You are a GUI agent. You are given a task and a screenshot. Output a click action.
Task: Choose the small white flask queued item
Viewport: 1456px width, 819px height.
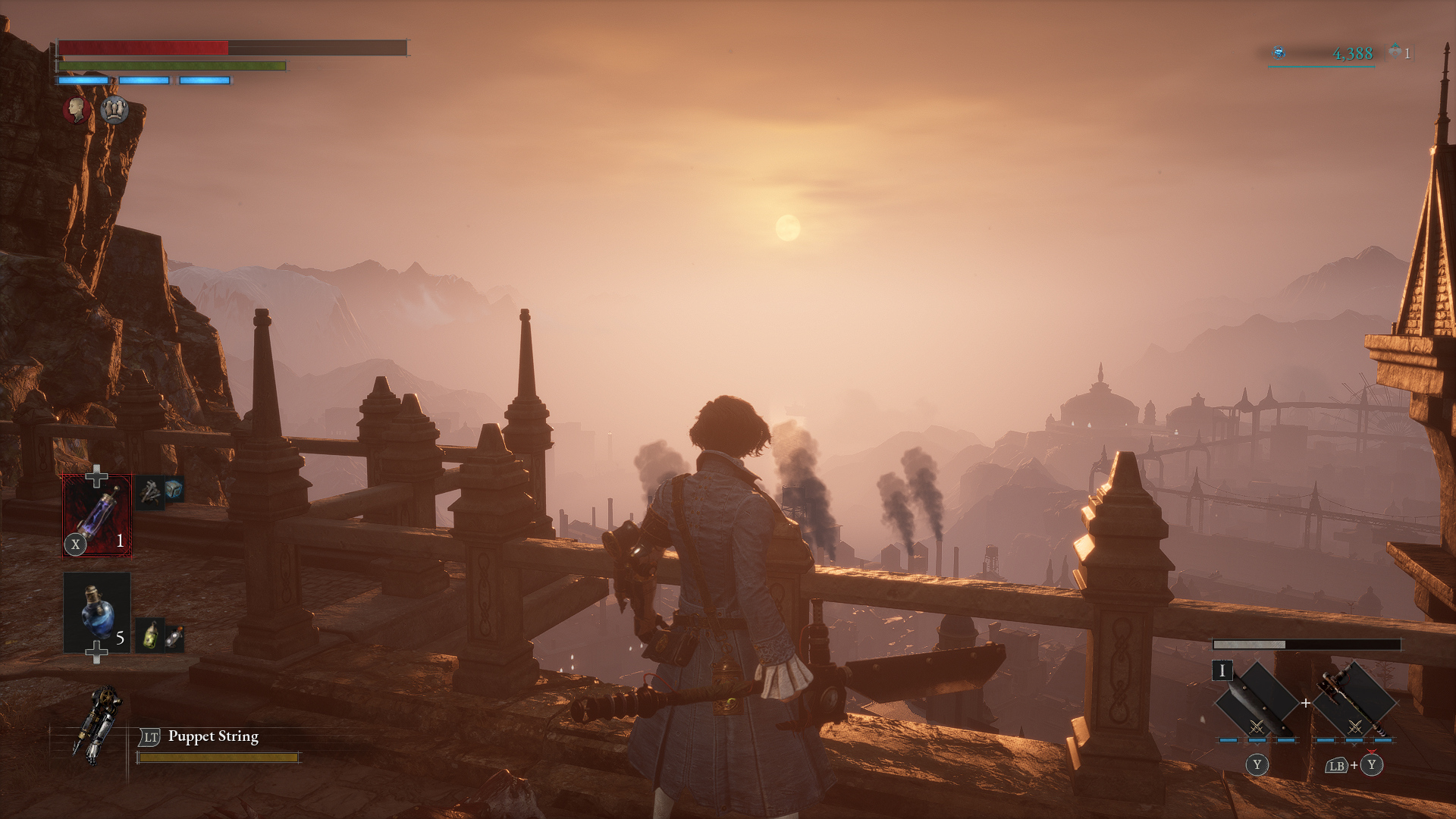pos(174,638)
